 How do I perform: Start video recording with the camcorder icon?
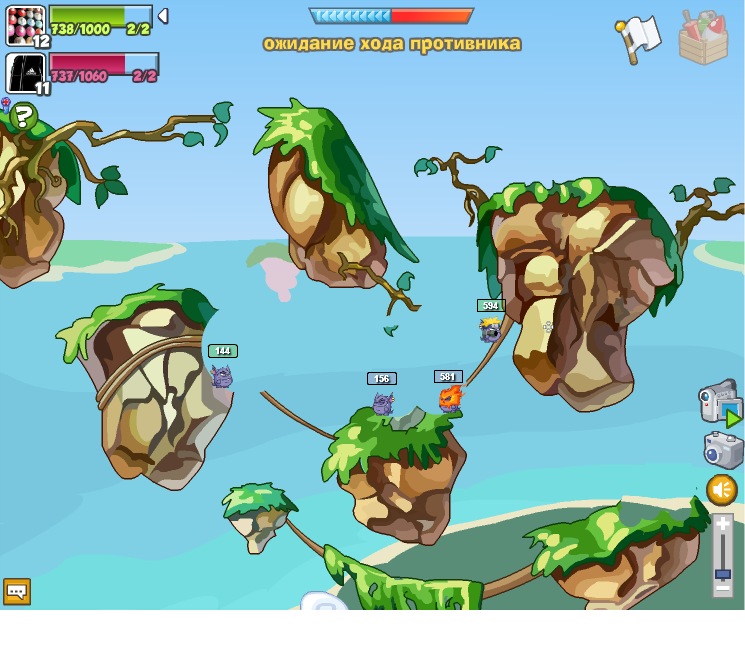(x=719, y=402)
